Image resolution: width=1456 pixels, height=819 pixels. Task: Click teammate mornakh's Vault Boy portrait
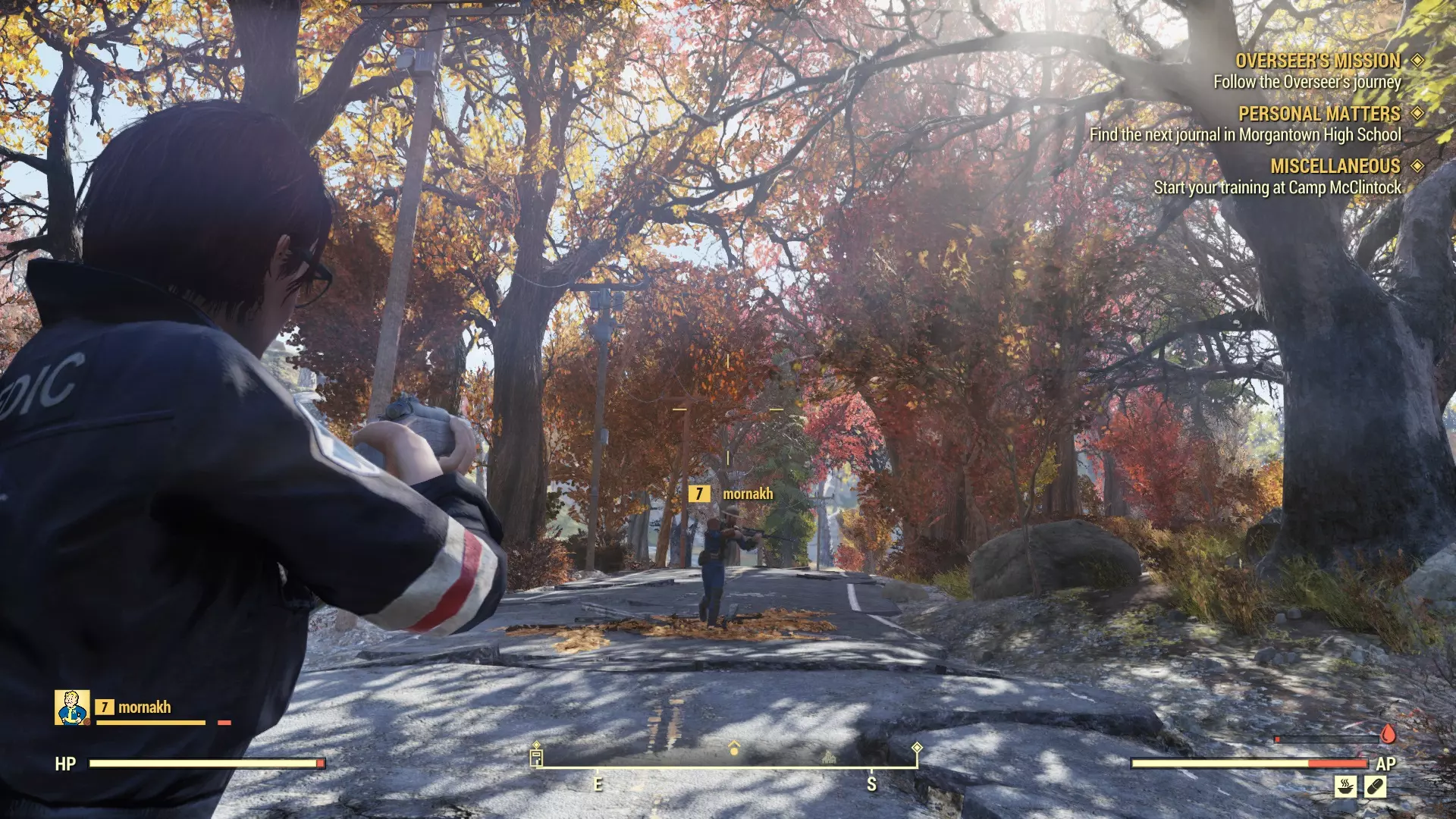tap(72, 708)
